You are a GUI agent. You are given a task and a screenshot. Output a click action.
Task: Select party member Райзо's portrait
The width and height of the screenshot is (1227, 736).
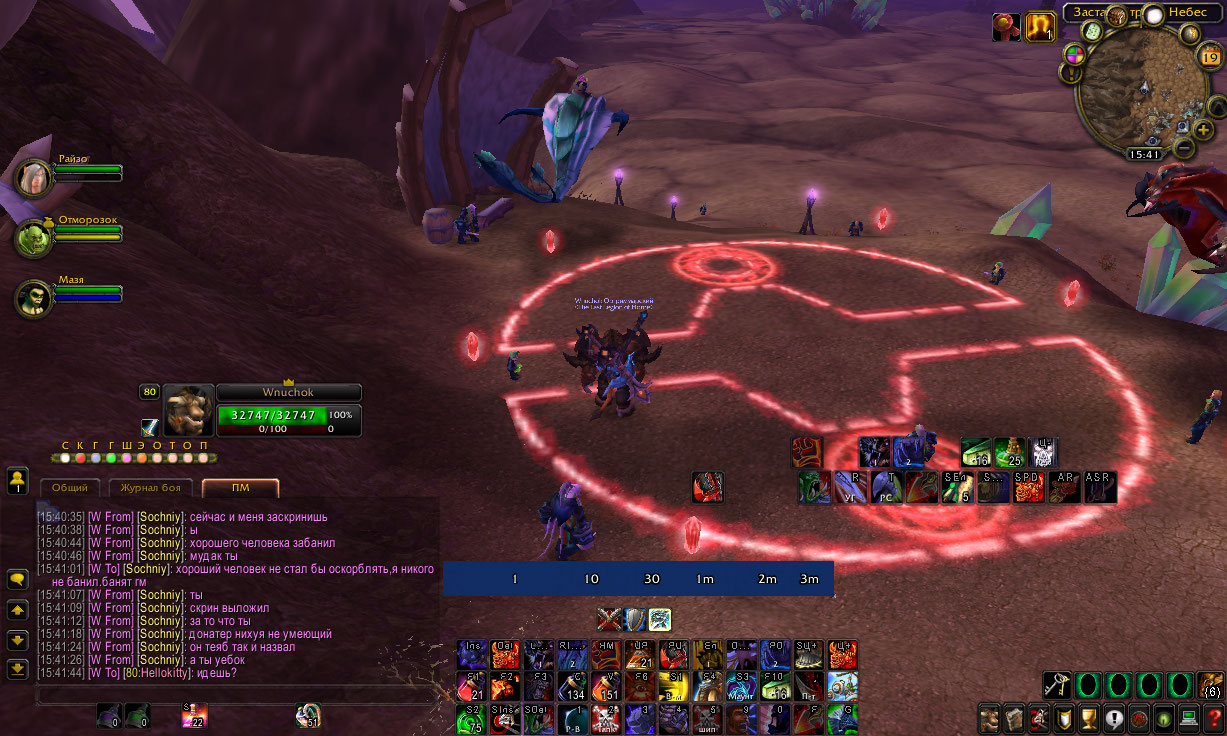click(x=33, y=178)
